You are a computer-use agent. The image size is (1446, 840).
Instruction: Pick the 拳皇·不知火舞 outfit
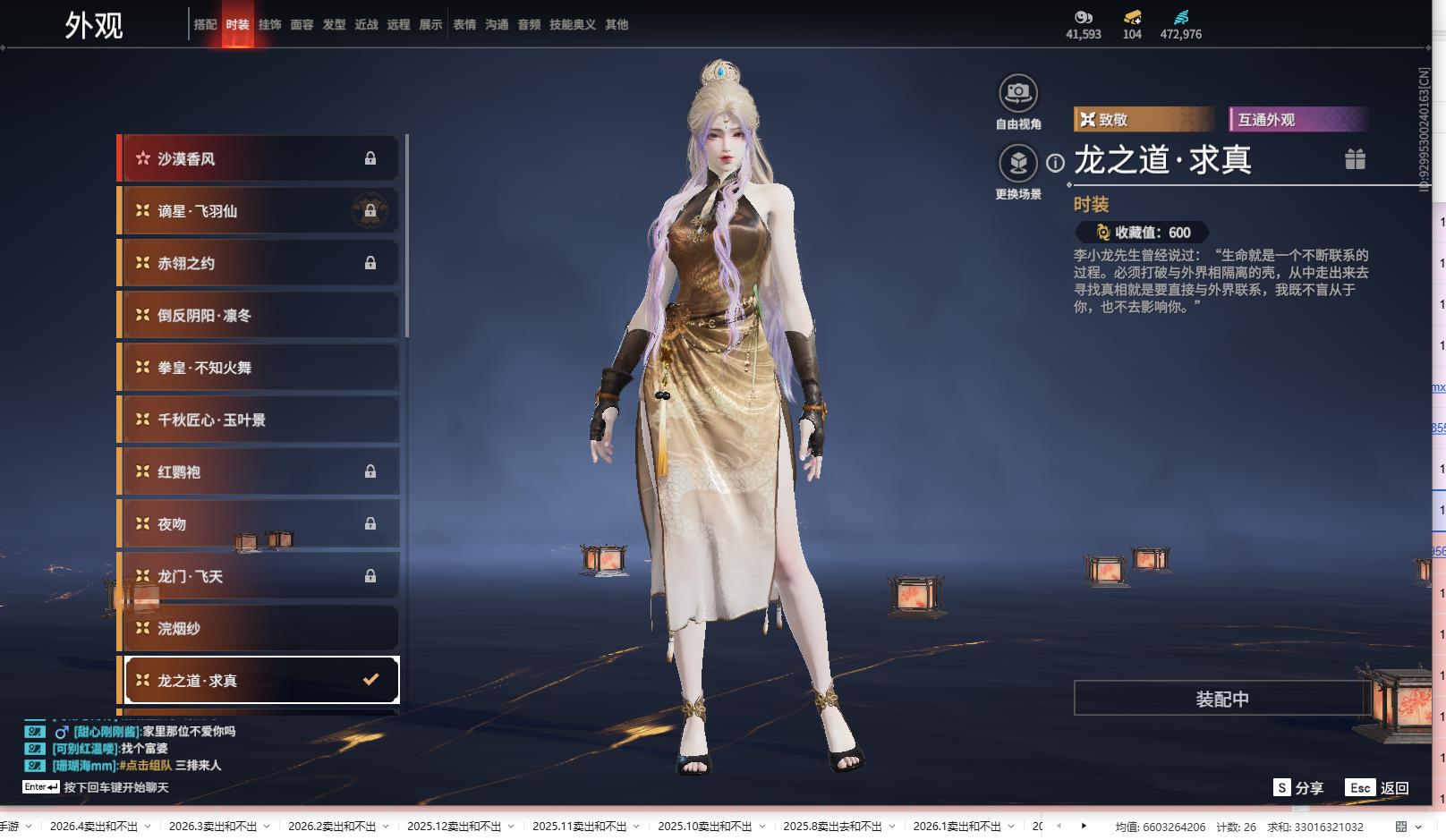click(259, 368)
